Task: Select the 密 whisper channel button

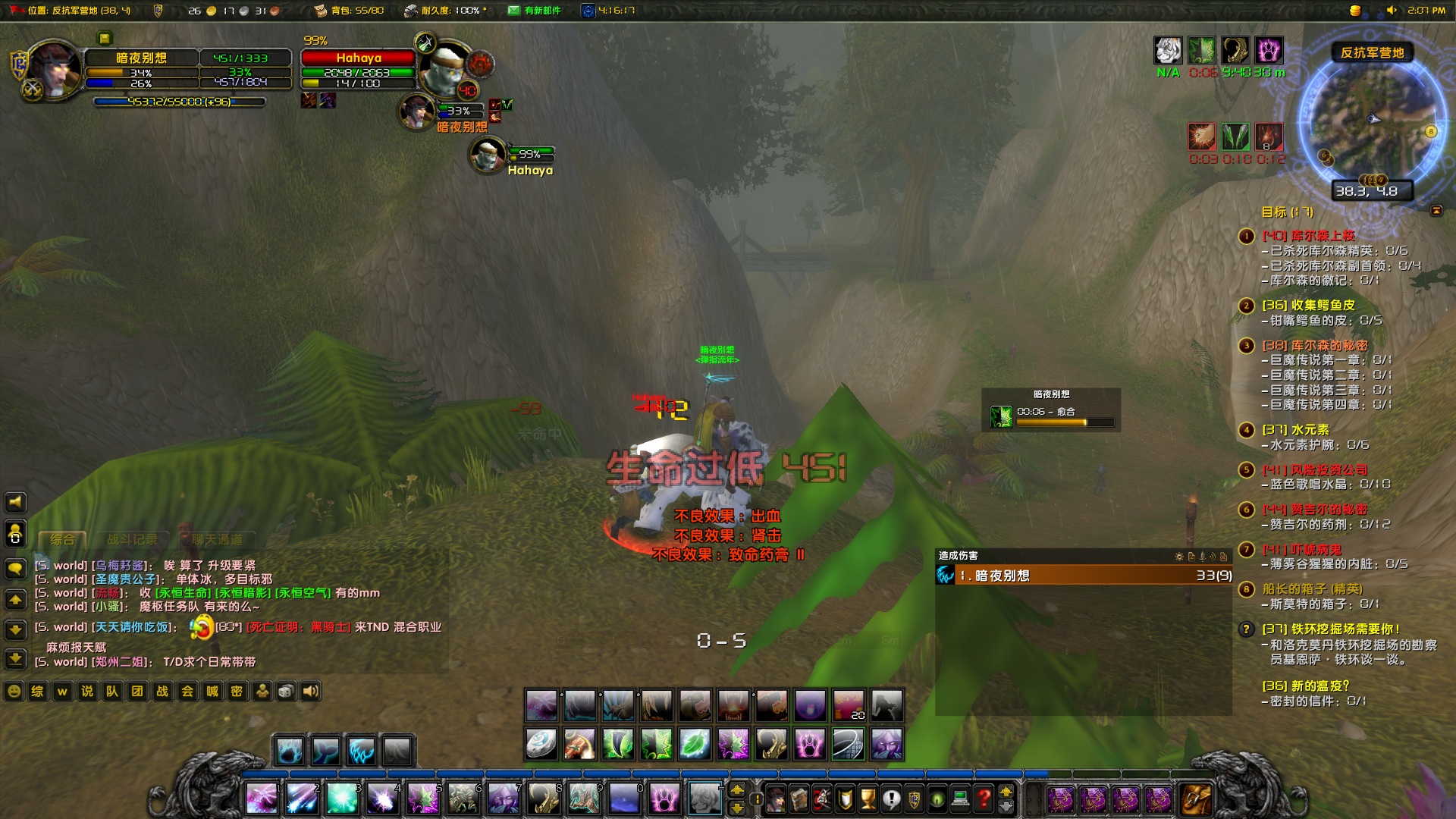Action: [237, 692]
